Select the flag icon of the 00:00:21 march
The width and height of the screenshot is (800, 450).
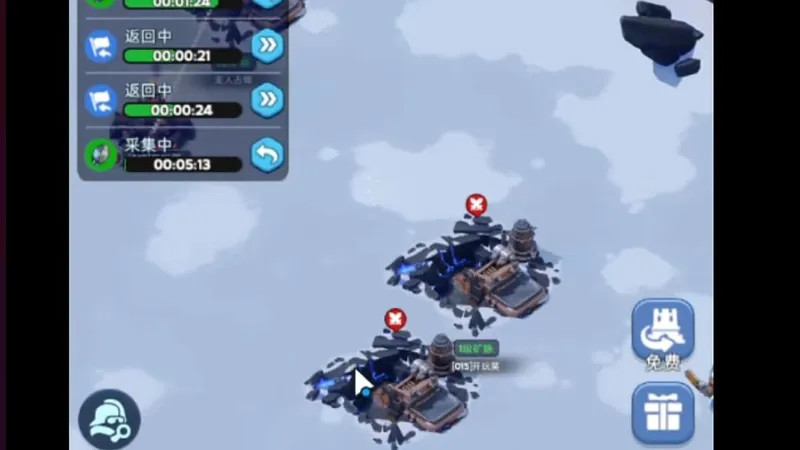[100, 46]
